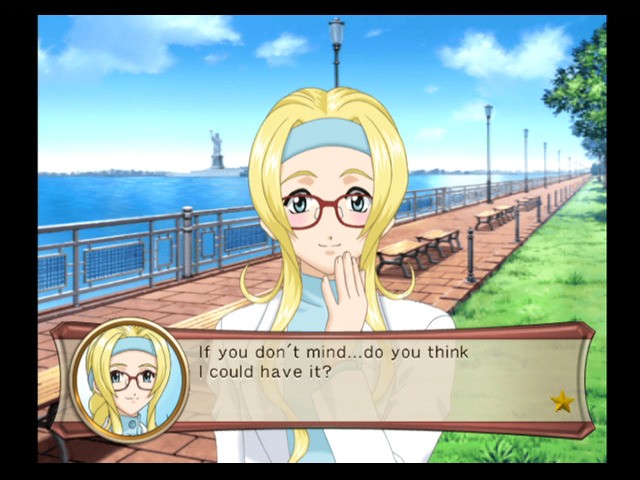The height and width of the screenshot is (480, 640).
Task: Click the gold star advance indicator
Action: 562,402
